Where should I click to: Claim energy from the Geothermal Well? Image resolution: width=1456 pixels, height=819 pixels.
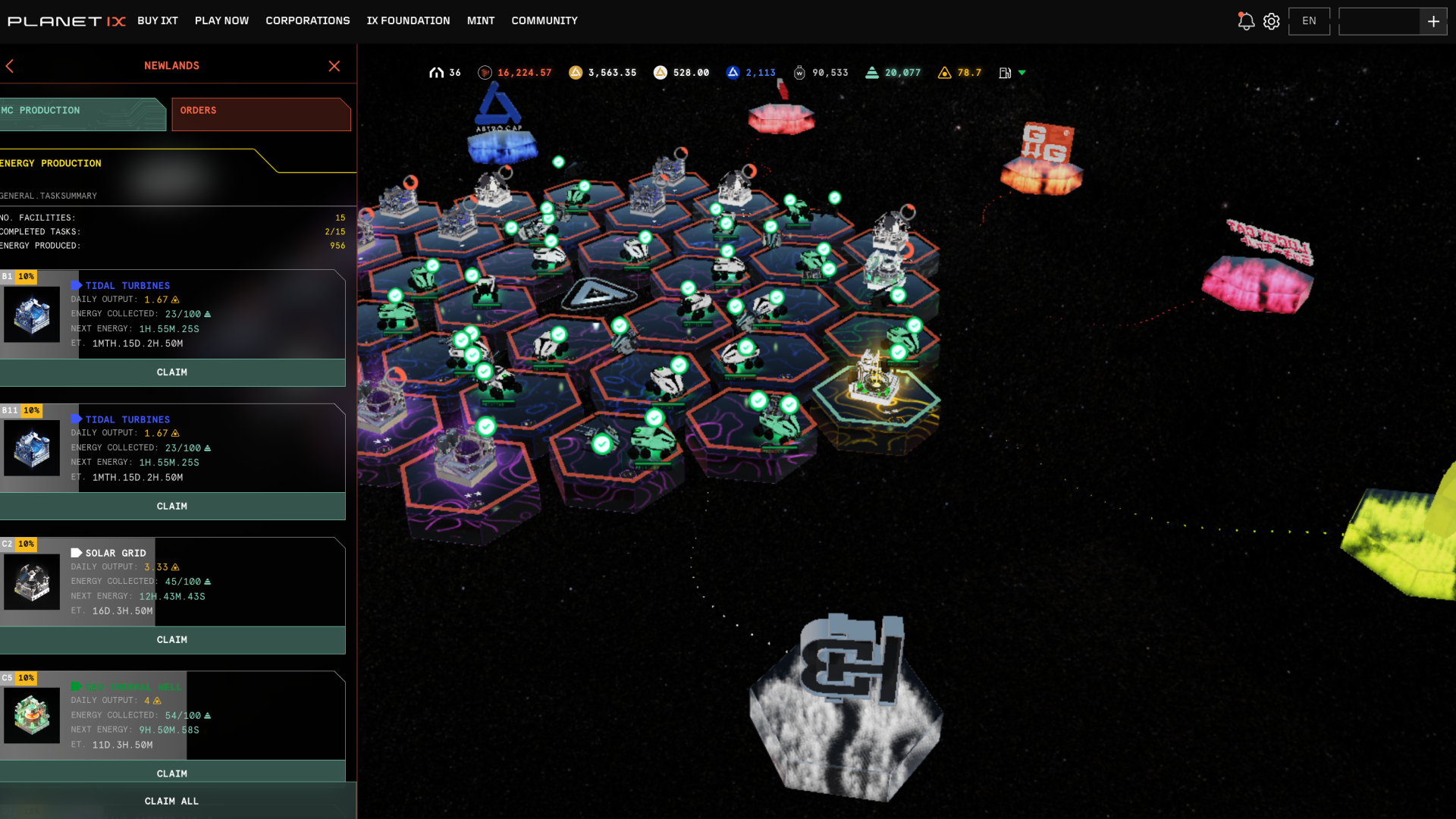click(172, 772)
